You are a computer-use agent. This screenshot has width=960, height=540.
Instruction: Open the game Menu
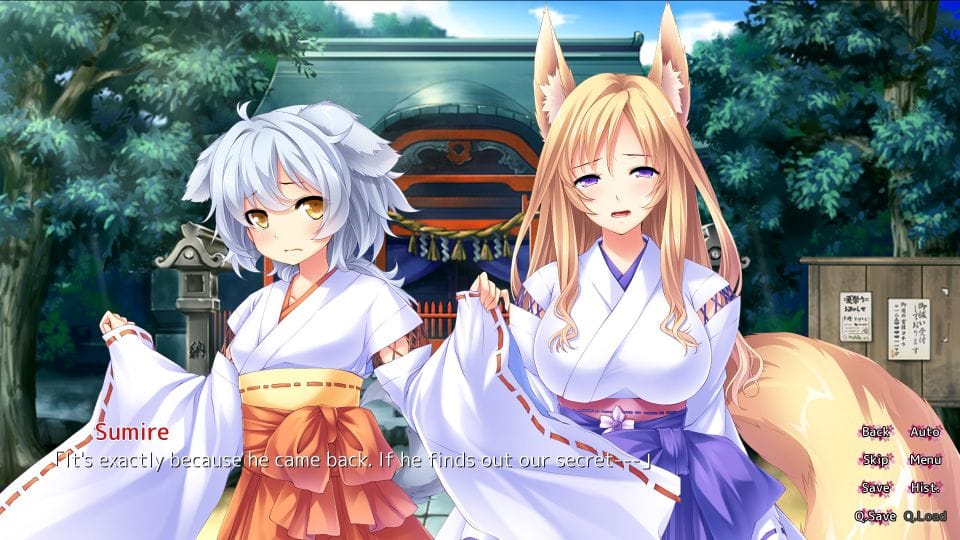point(925,460)
